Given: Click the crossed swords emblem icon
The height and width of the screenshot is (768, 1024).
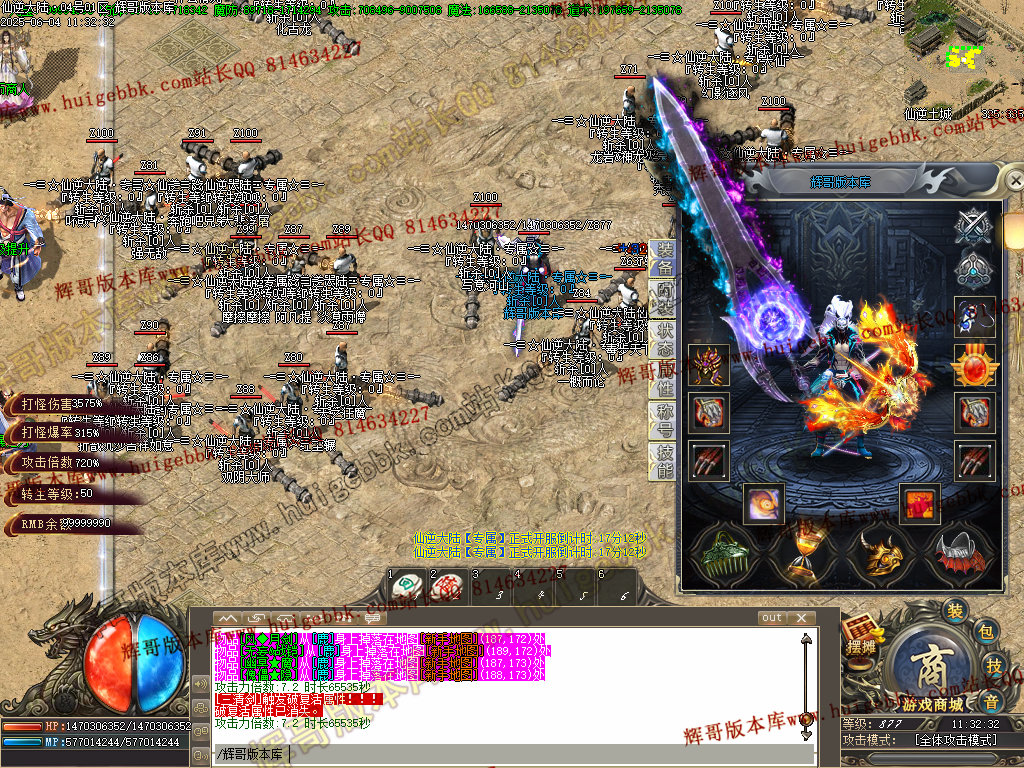Looking at the screenshot, I should (x=973, y=227).
